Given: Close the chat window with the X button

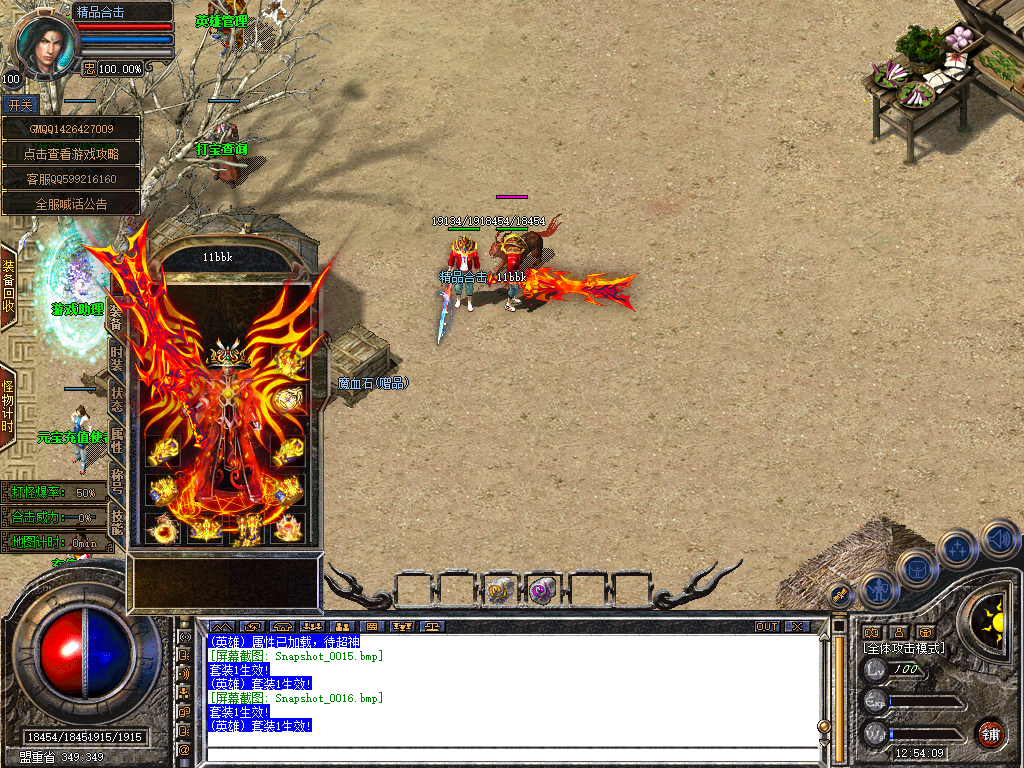Looking at the screenshot, I should tap(797, 626).
